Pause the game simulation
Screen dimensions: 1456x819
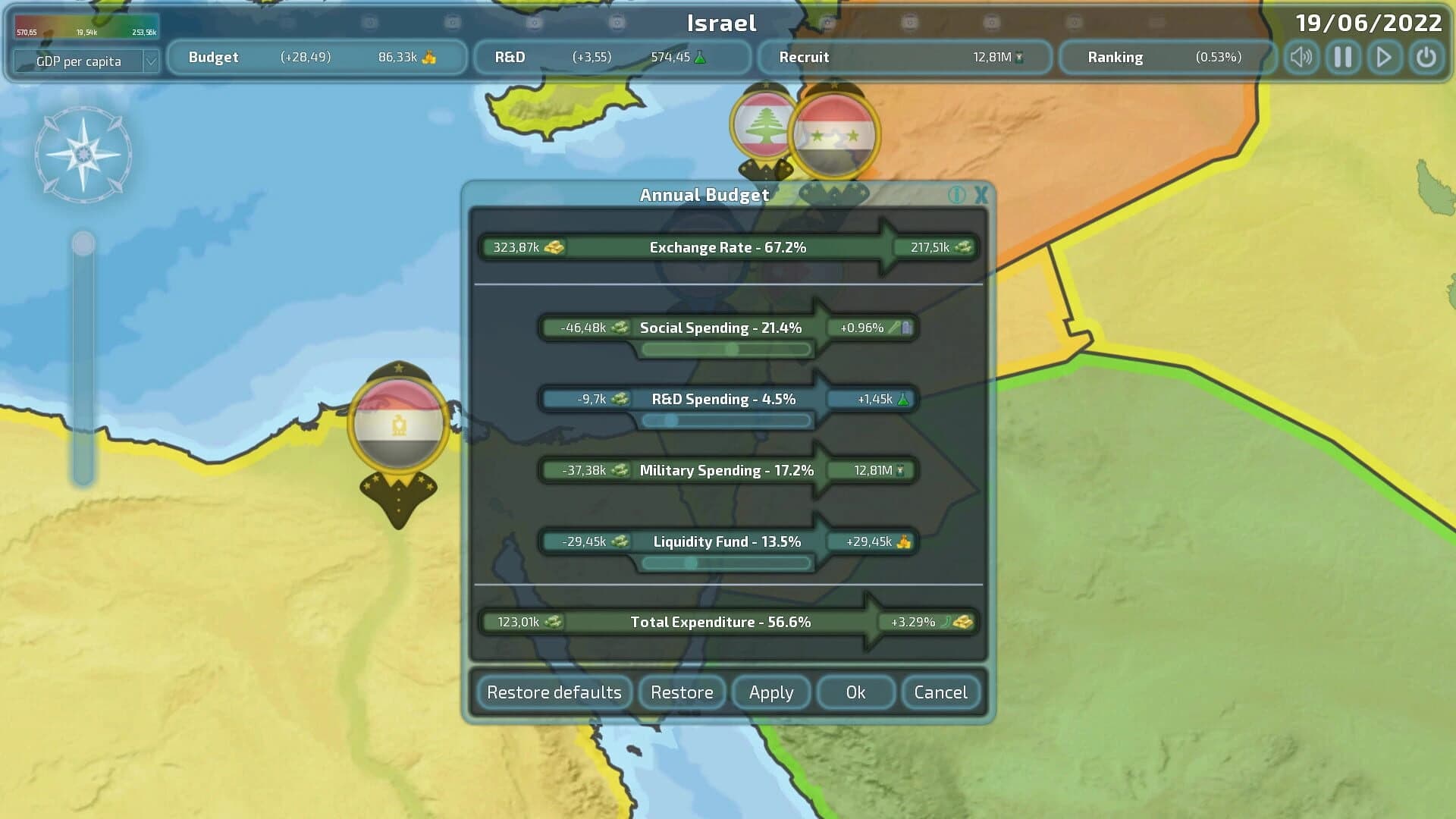pyautogui.click(x=1342, y=57)
